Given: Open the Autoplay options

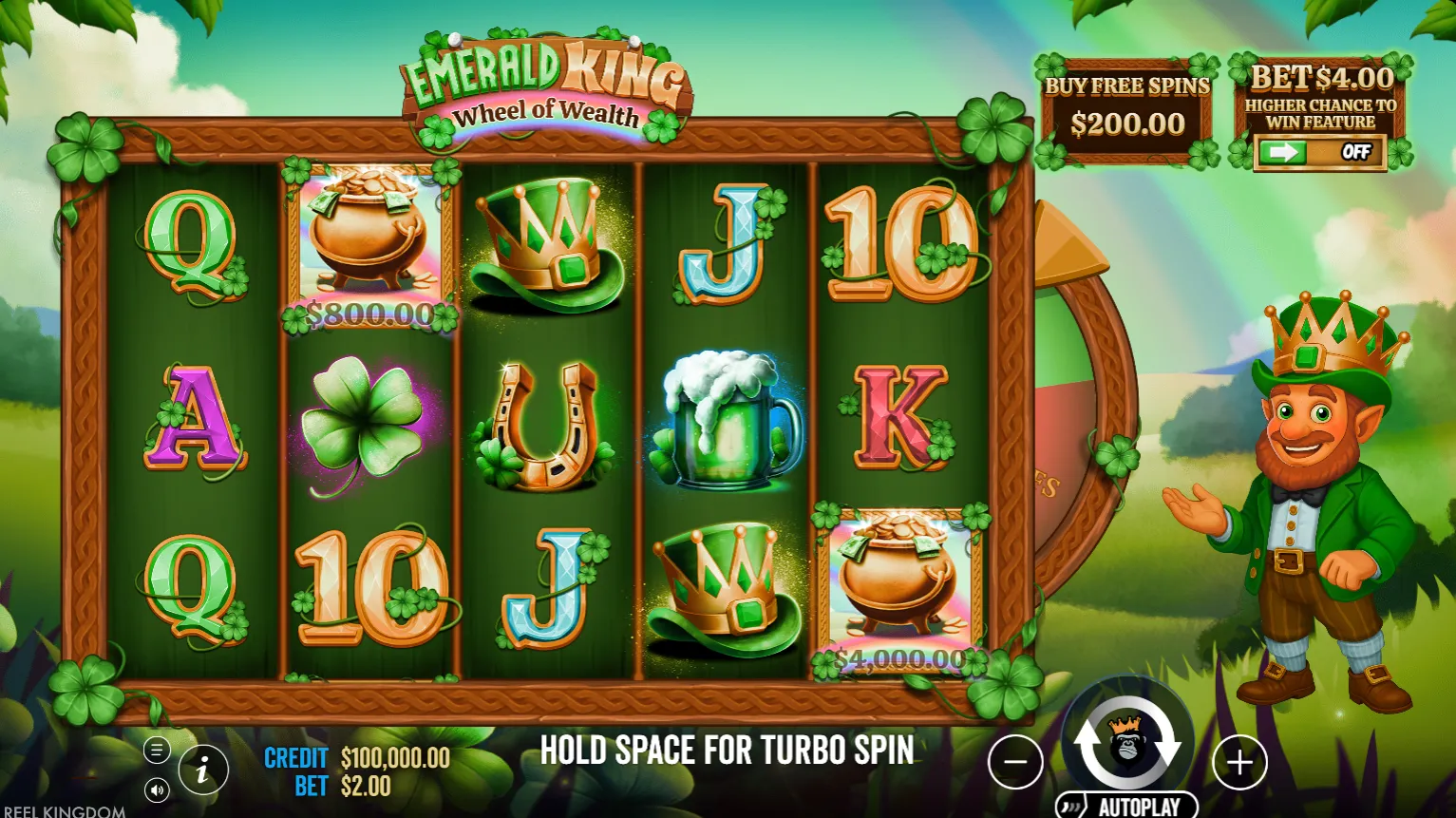Looking at the screenshot, I should click(x=1126, y=807).
